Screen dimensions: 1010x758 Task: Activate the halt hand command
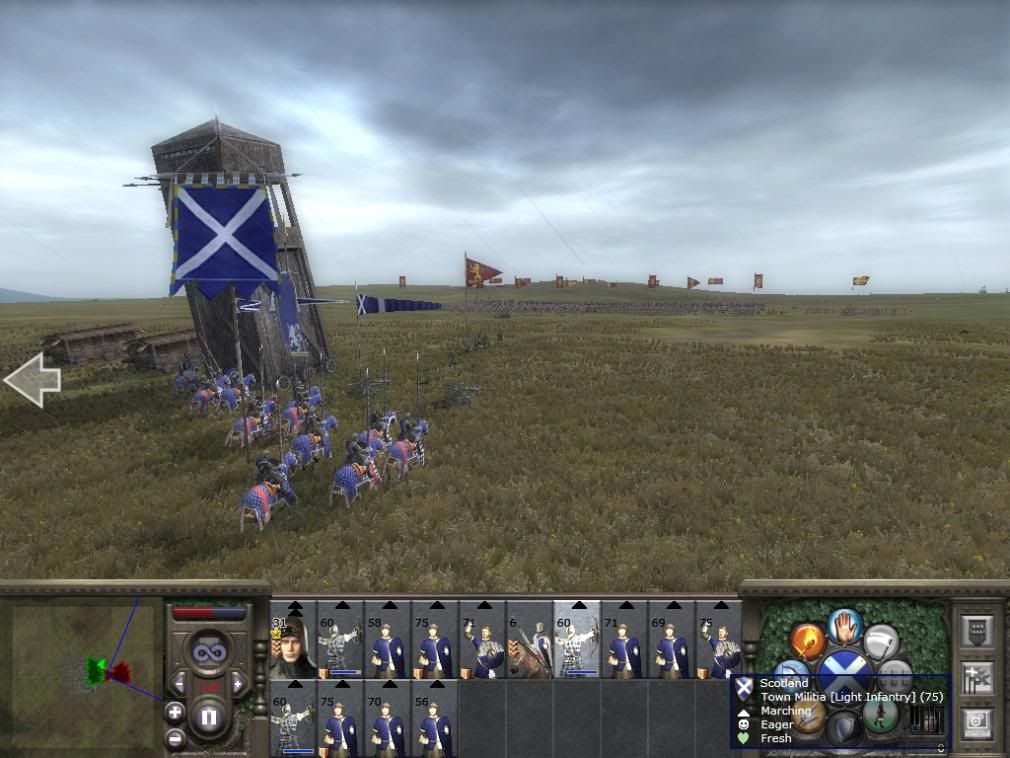point(845,627)
